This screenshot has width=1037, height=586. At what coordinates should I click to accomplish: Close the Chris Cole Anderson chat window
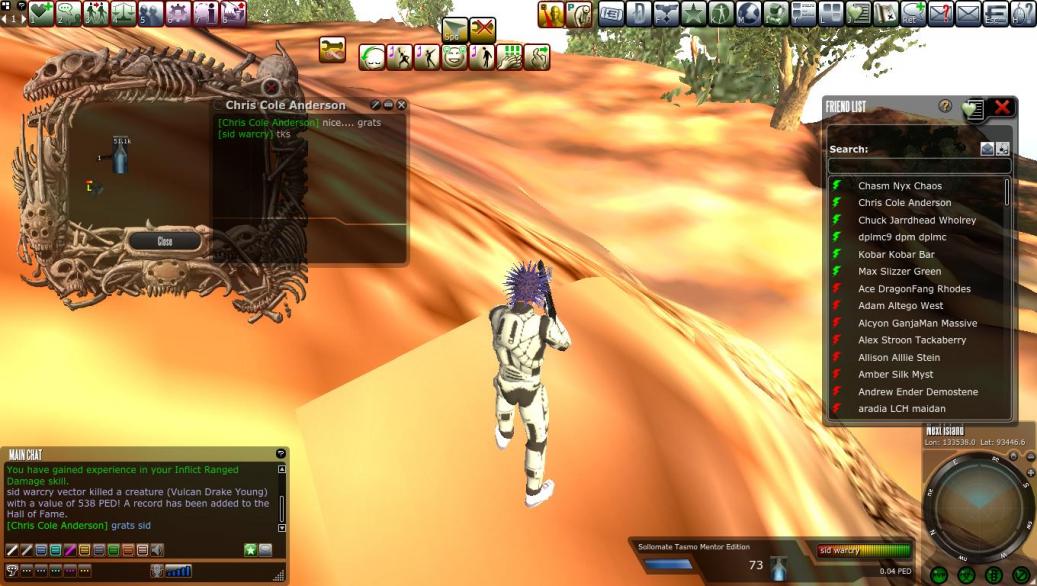pyautogui.click(x=402, y=105)
